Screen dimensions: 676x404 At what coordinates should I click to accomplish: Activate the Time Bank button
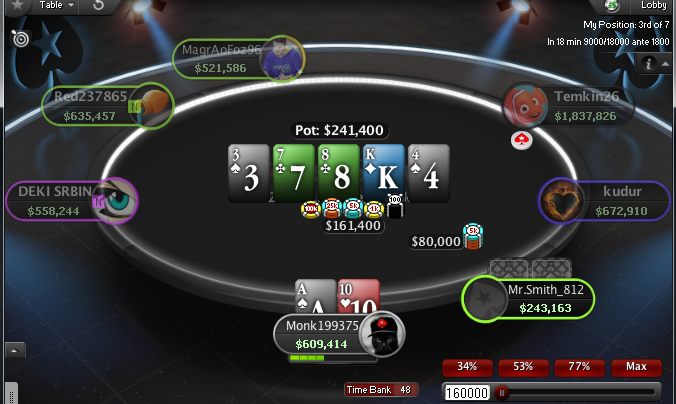pos(381,390)
